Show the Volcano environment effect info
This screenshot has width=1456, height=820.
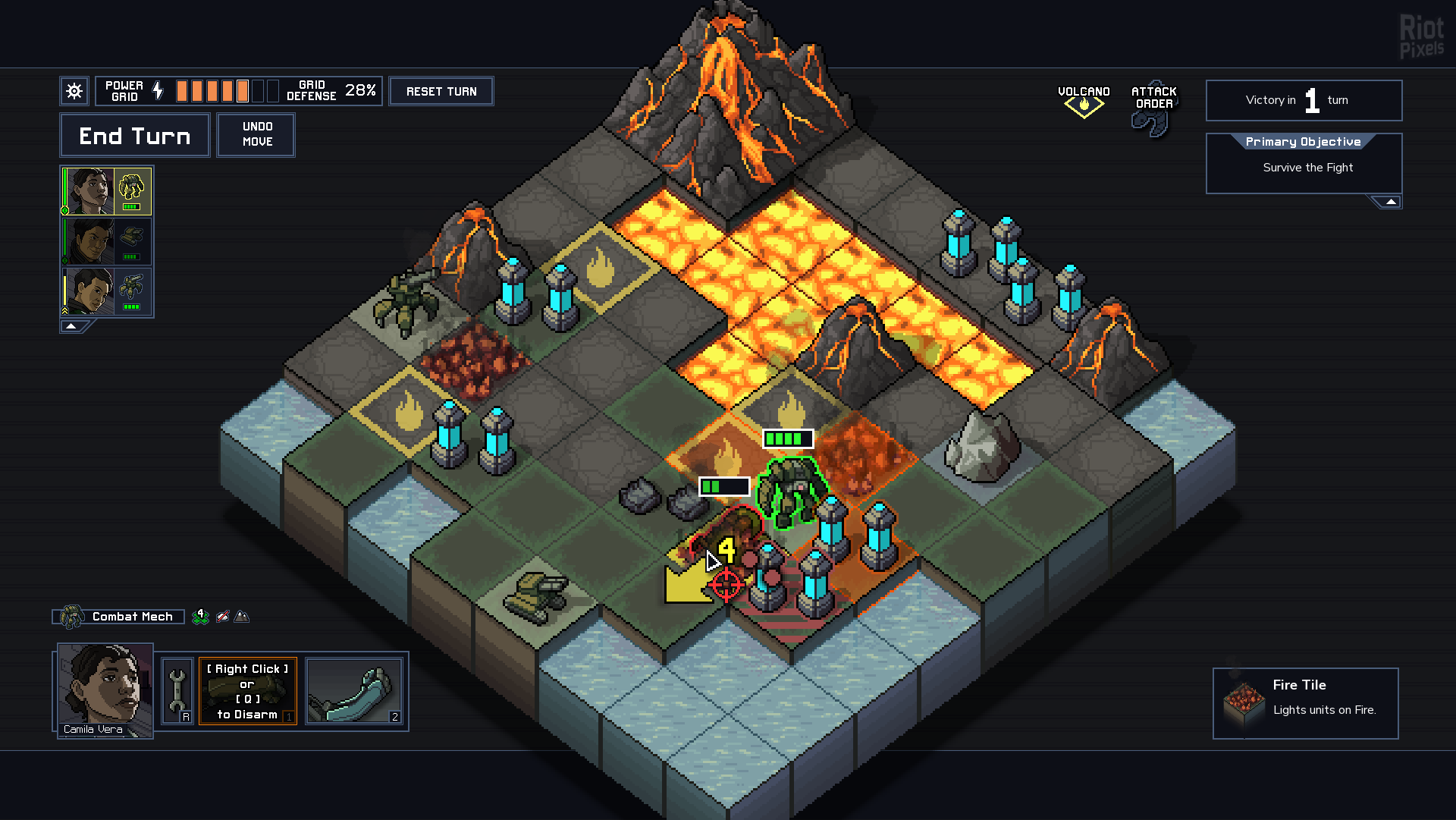pos(1084,100)
